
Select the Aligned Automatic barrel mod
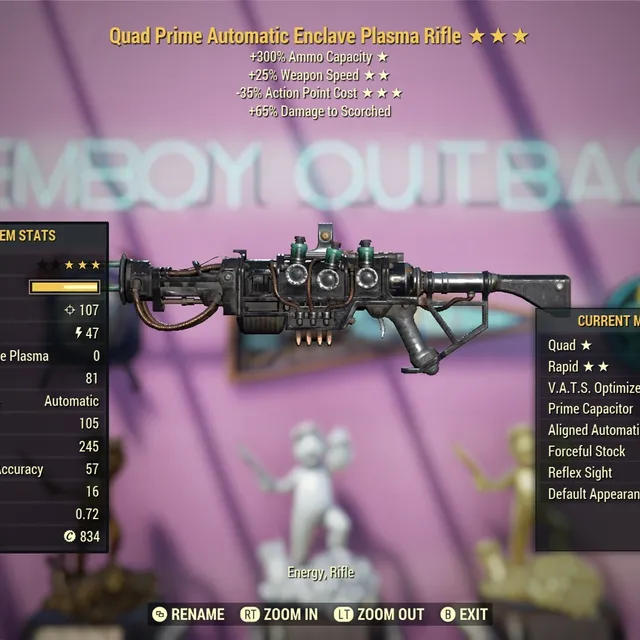(x=593, y=430)
